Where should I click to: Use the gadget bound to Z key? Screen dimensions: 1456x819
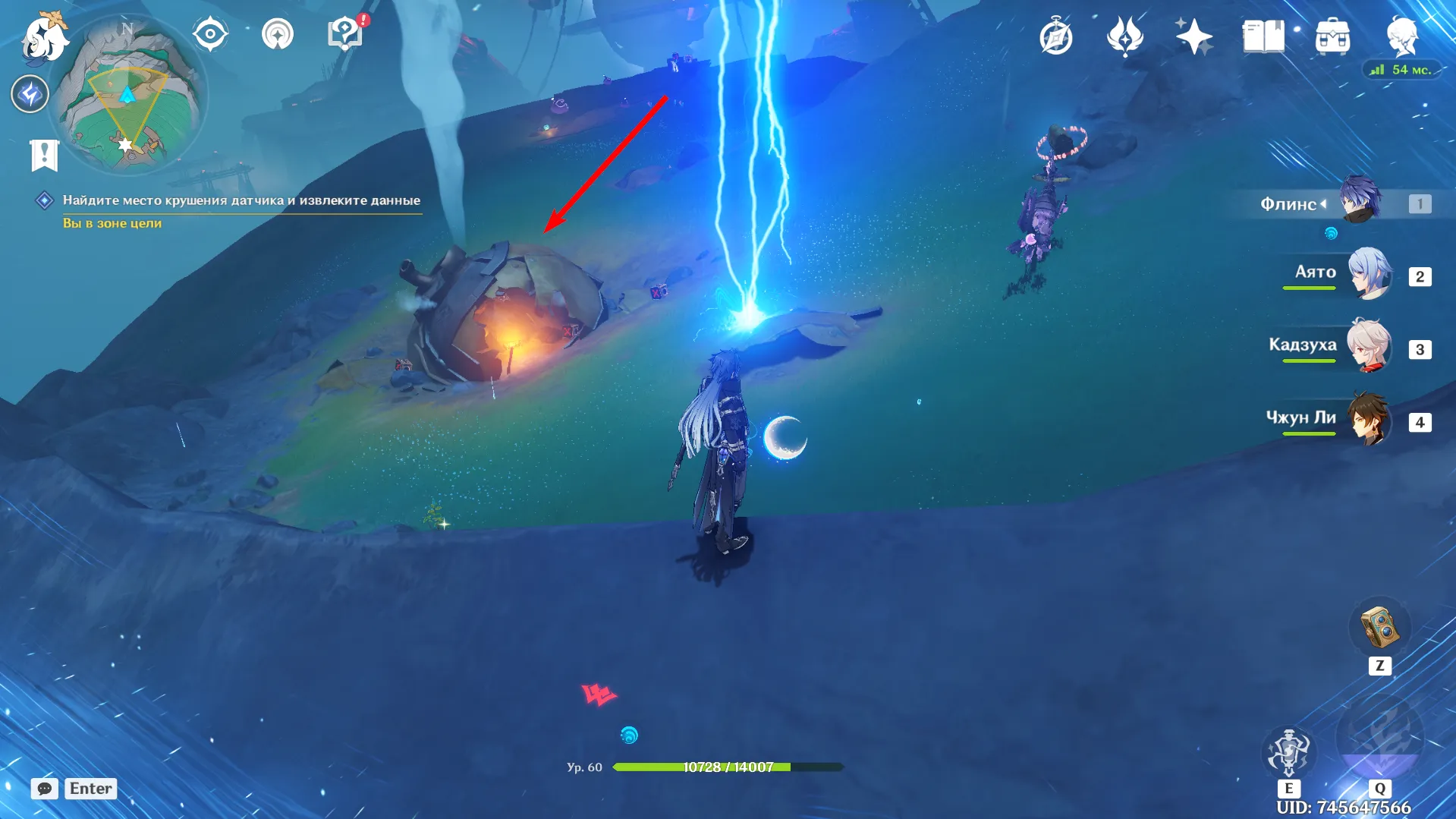pyautogui.click(x=1380, y=628)
